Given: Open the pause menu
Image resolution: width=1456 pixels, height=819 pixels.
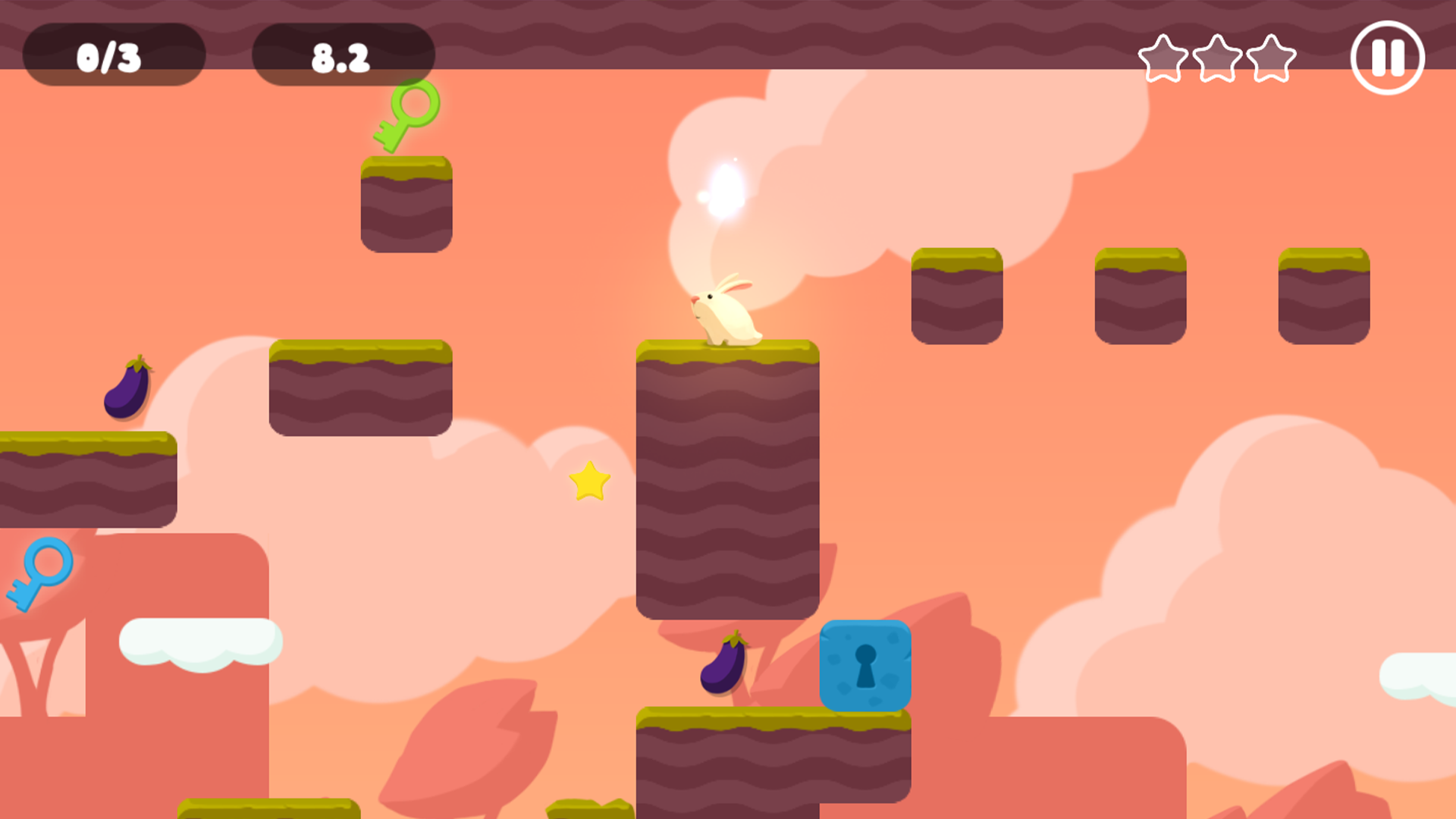Looking at the screenshot, I should (x=1388, y=57).
